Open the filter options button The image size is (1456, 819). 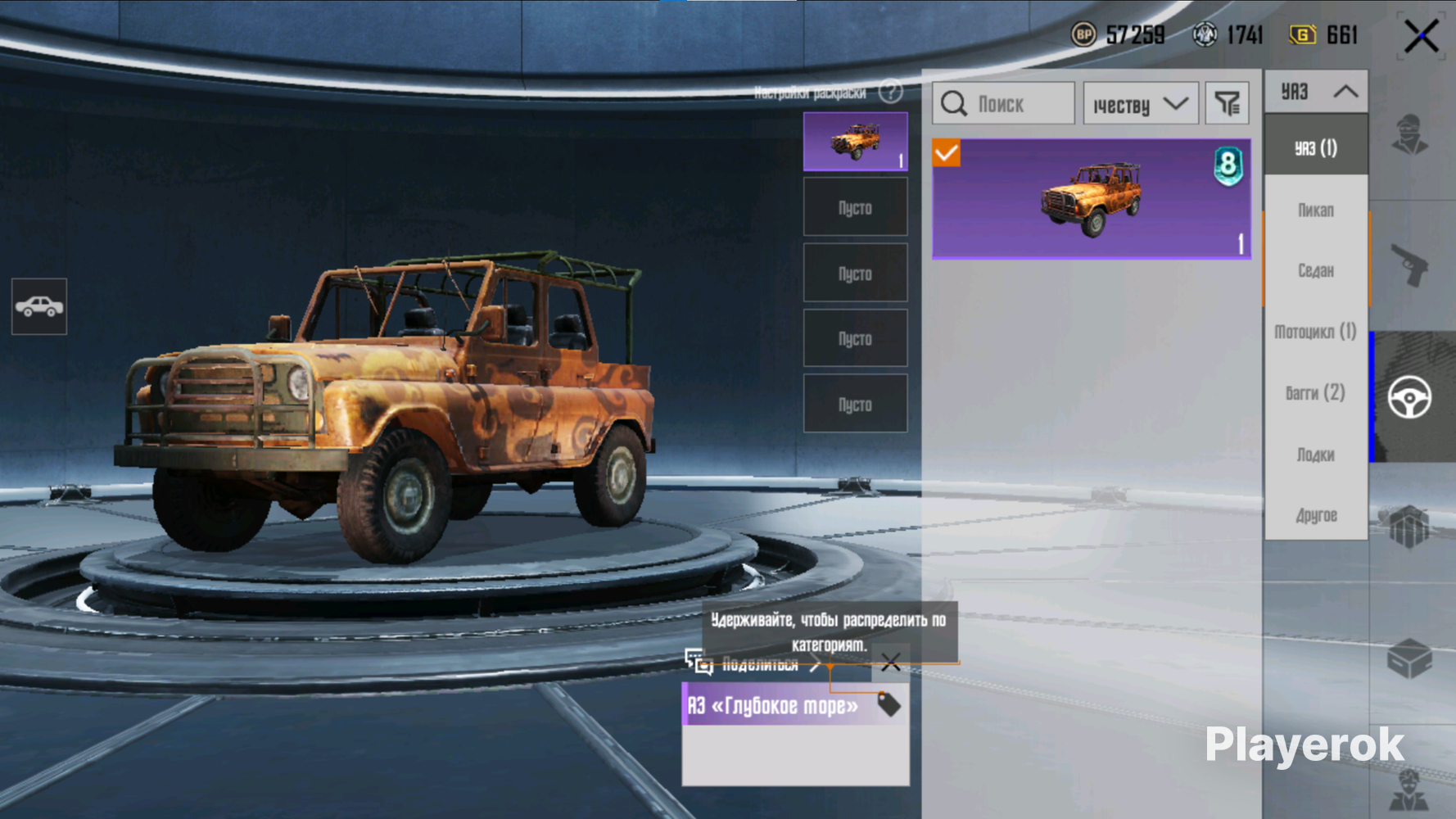(1227, 104)
